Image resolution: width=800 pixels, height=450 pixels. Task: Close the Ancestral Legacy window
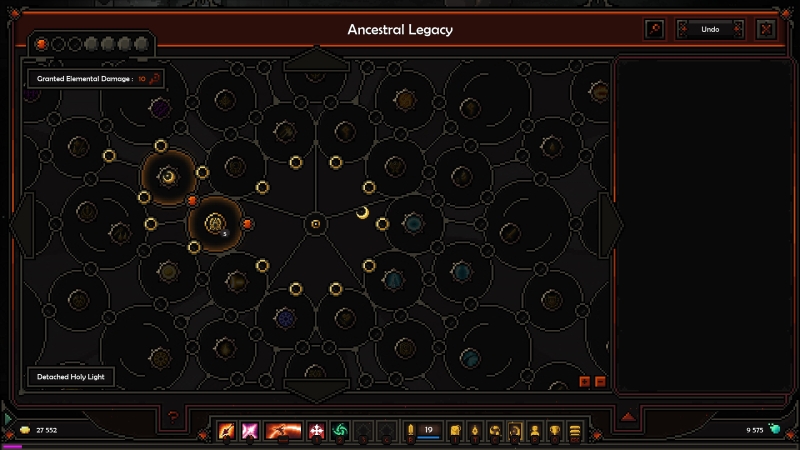click(766, 30)
